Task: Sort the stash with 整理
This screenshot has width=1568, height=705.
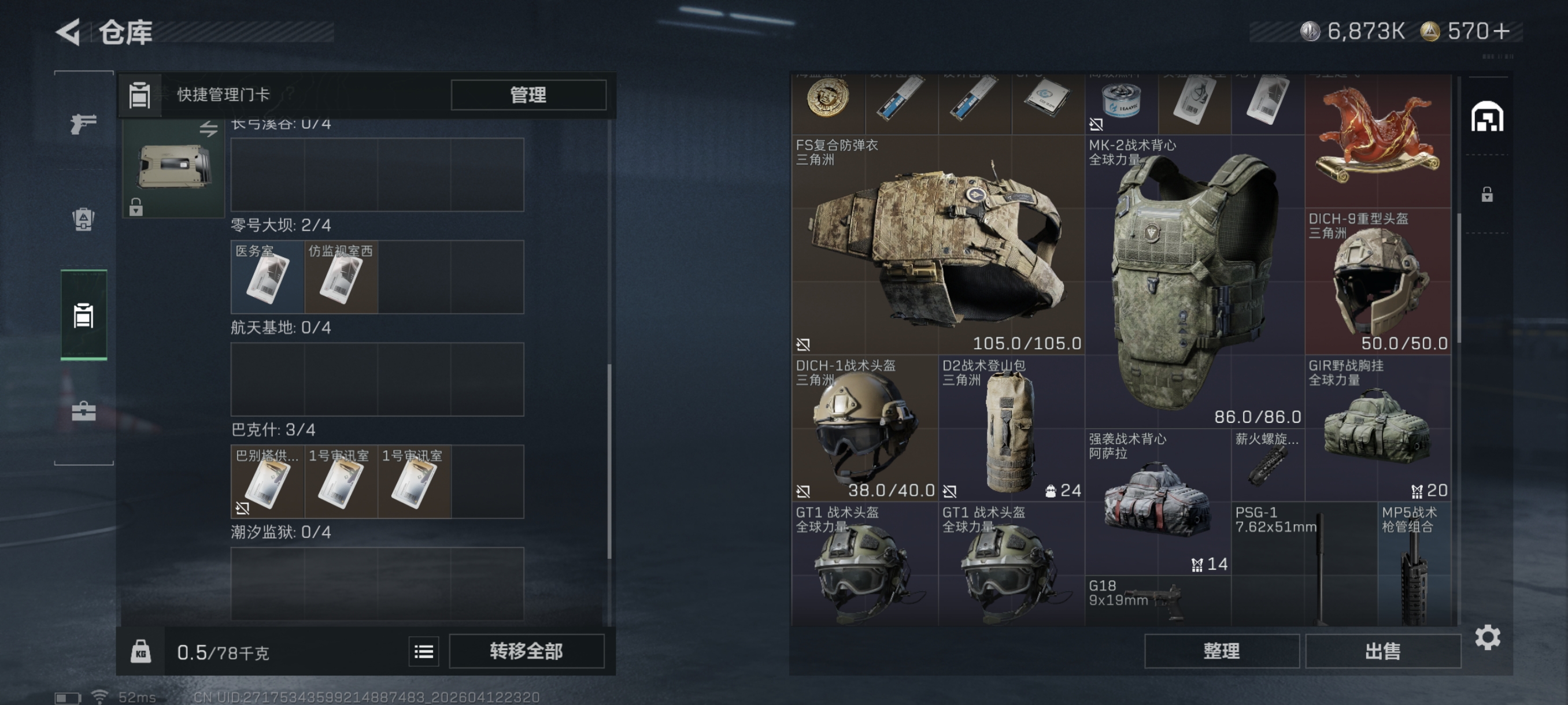Action: coord(1221,651)
